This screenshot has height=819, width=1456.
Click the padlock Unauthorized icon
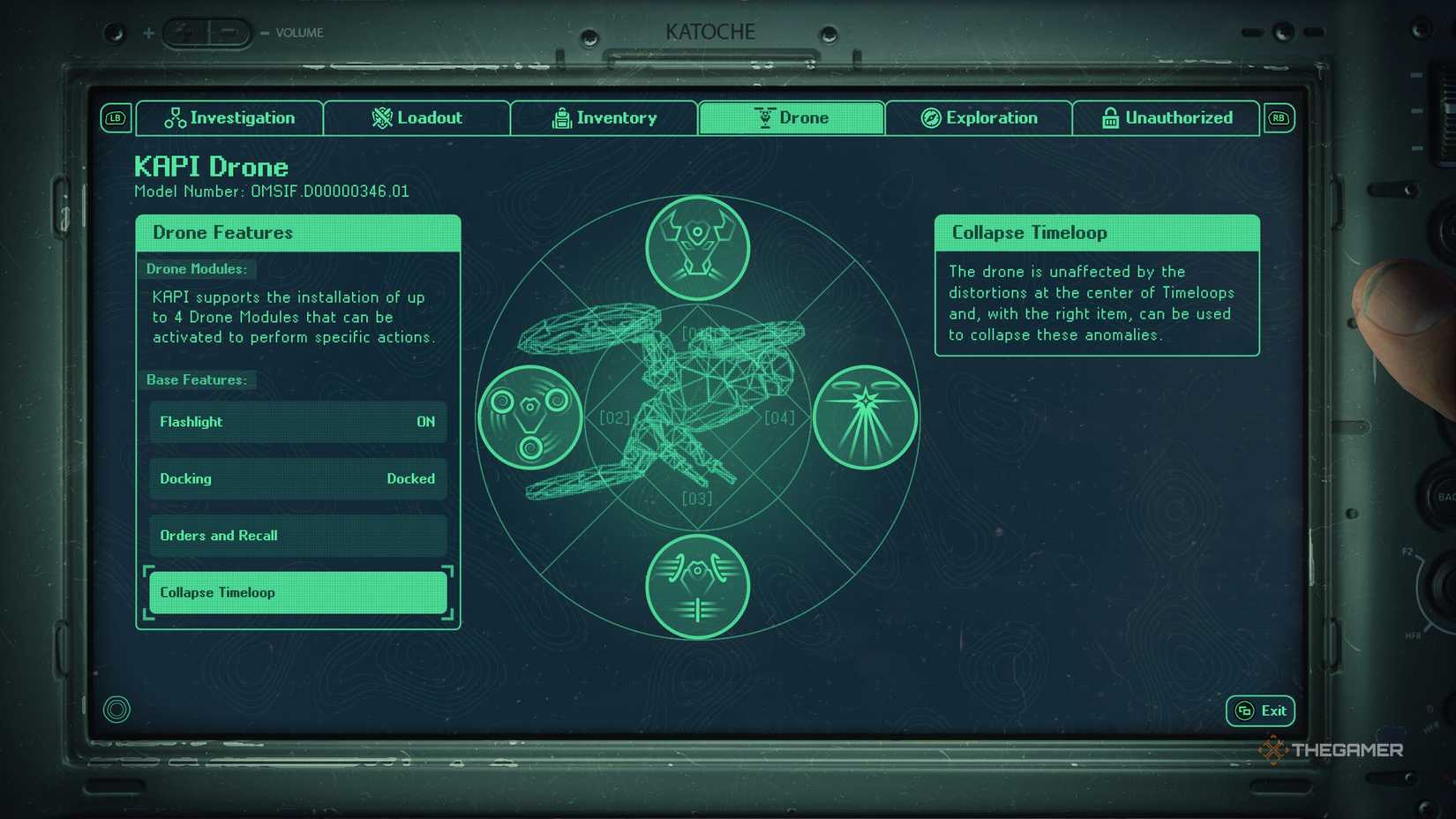pos(1109,117)
